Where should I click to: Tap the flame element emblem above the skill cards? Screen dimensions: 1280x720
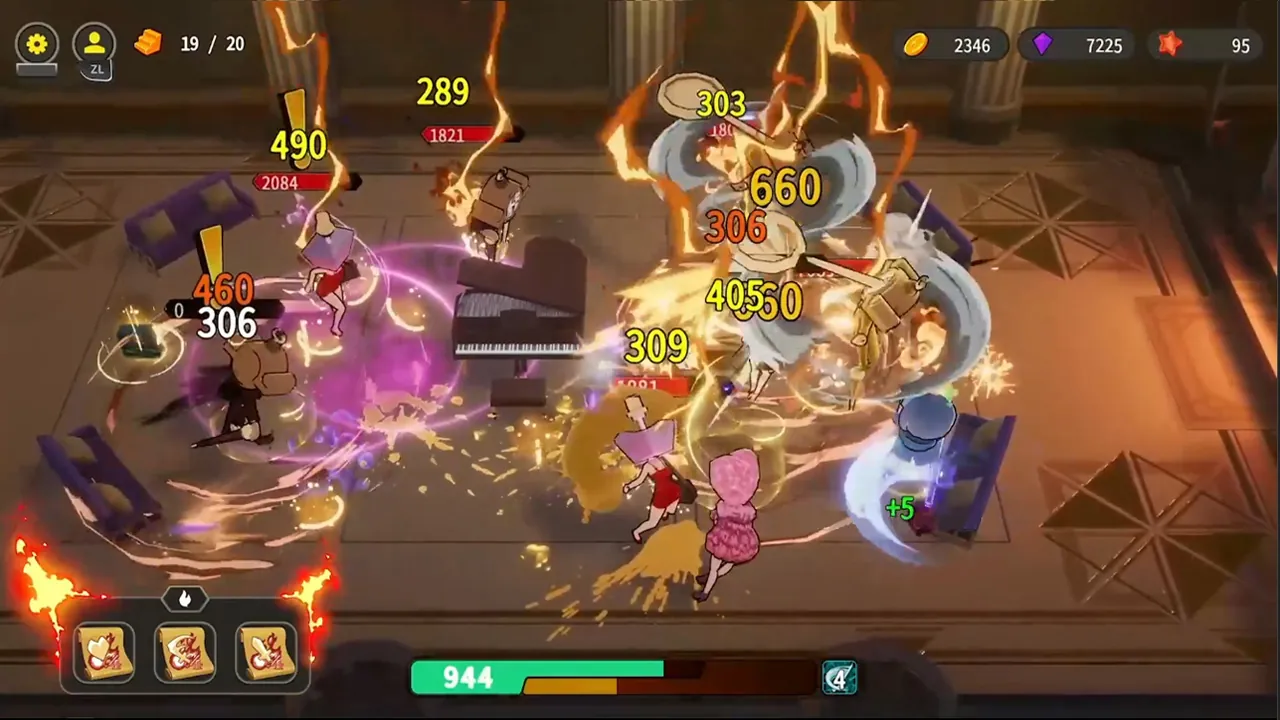185,598
